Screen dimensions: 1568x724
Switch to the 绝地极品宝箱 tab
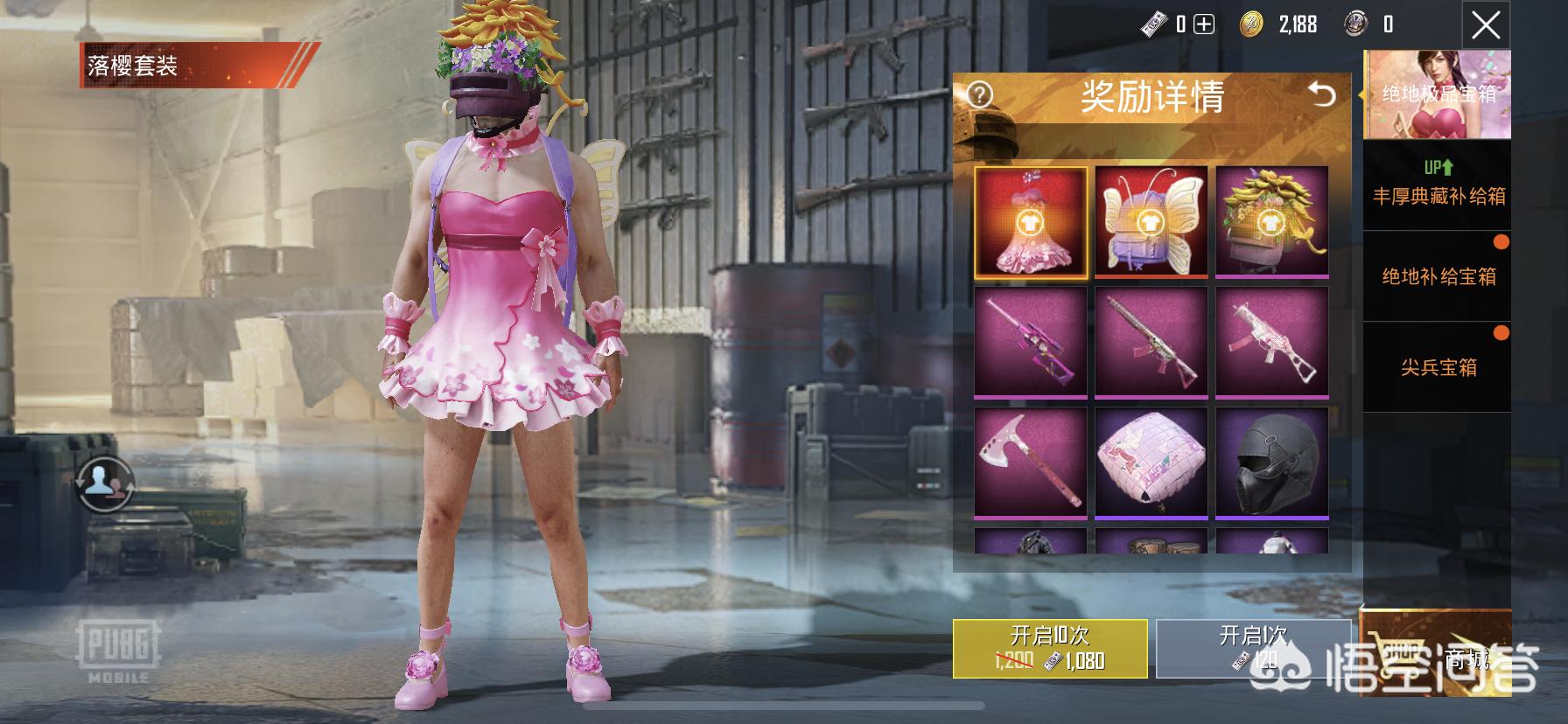1438,94
